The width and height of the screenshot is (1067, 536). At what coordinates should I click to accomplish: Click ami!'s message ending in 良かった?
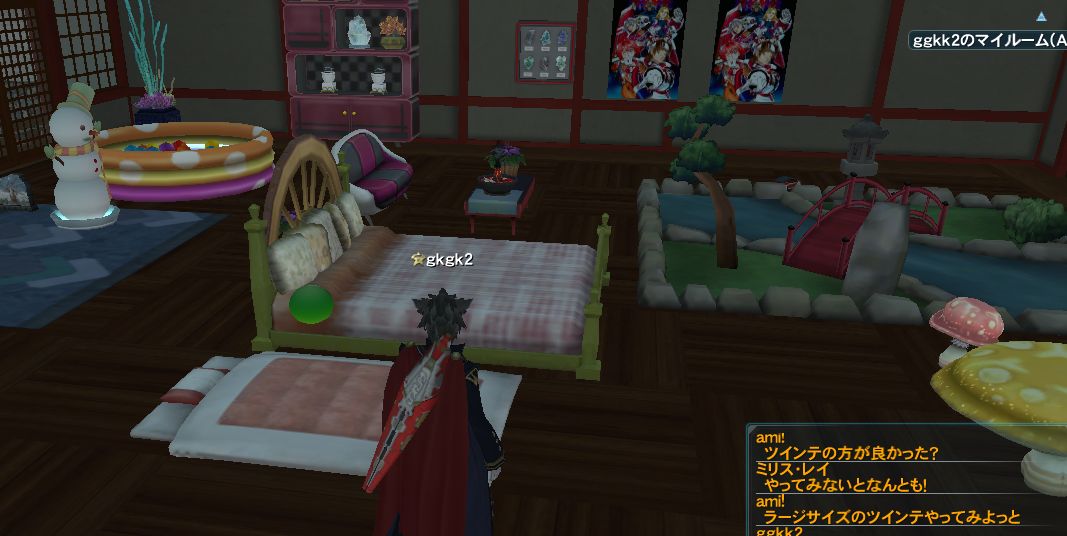click(850, 453)
